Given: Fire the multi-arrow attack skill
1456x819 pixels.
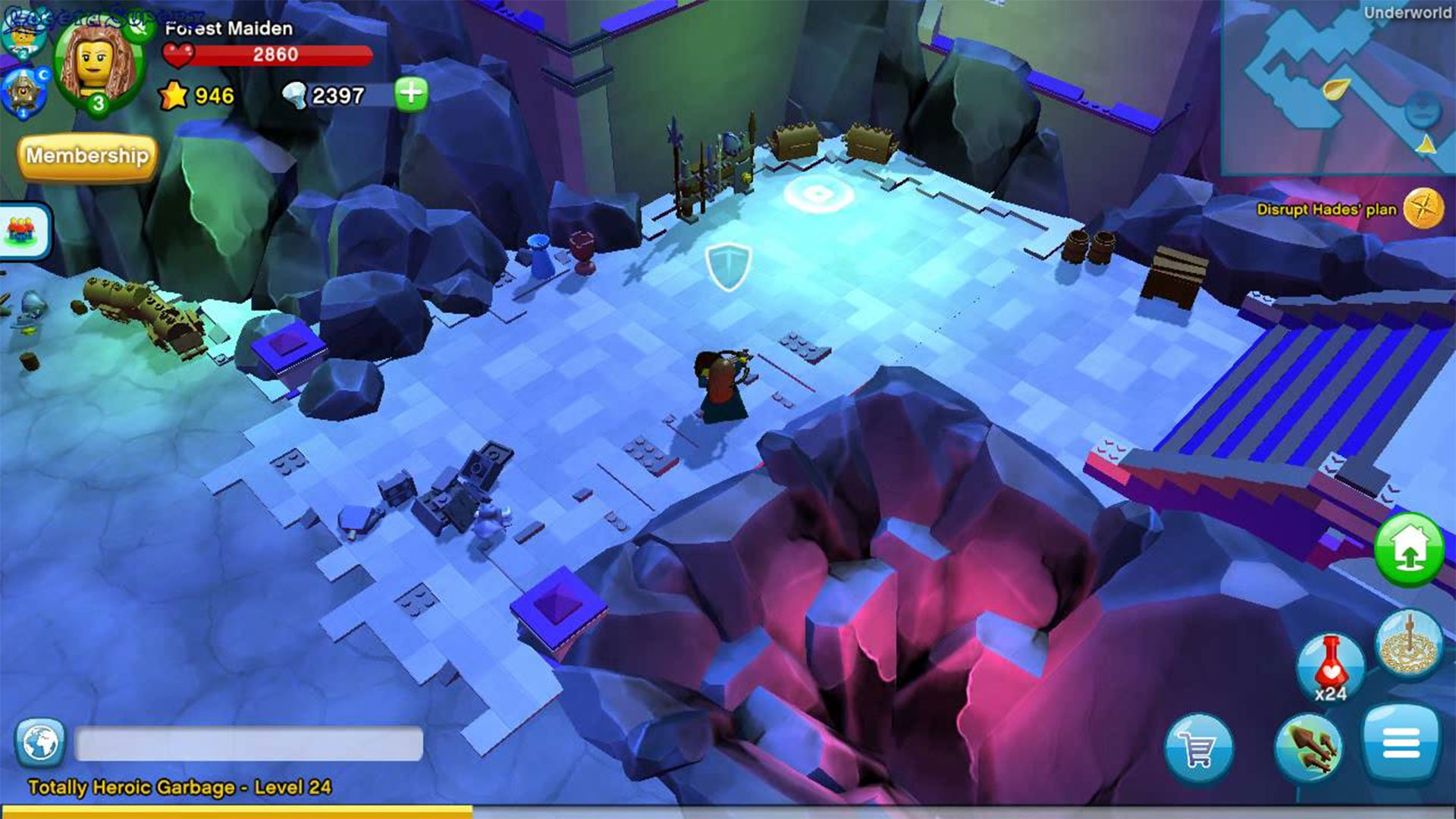Looking at the screenshot, I should click(x=1307, y=747).
